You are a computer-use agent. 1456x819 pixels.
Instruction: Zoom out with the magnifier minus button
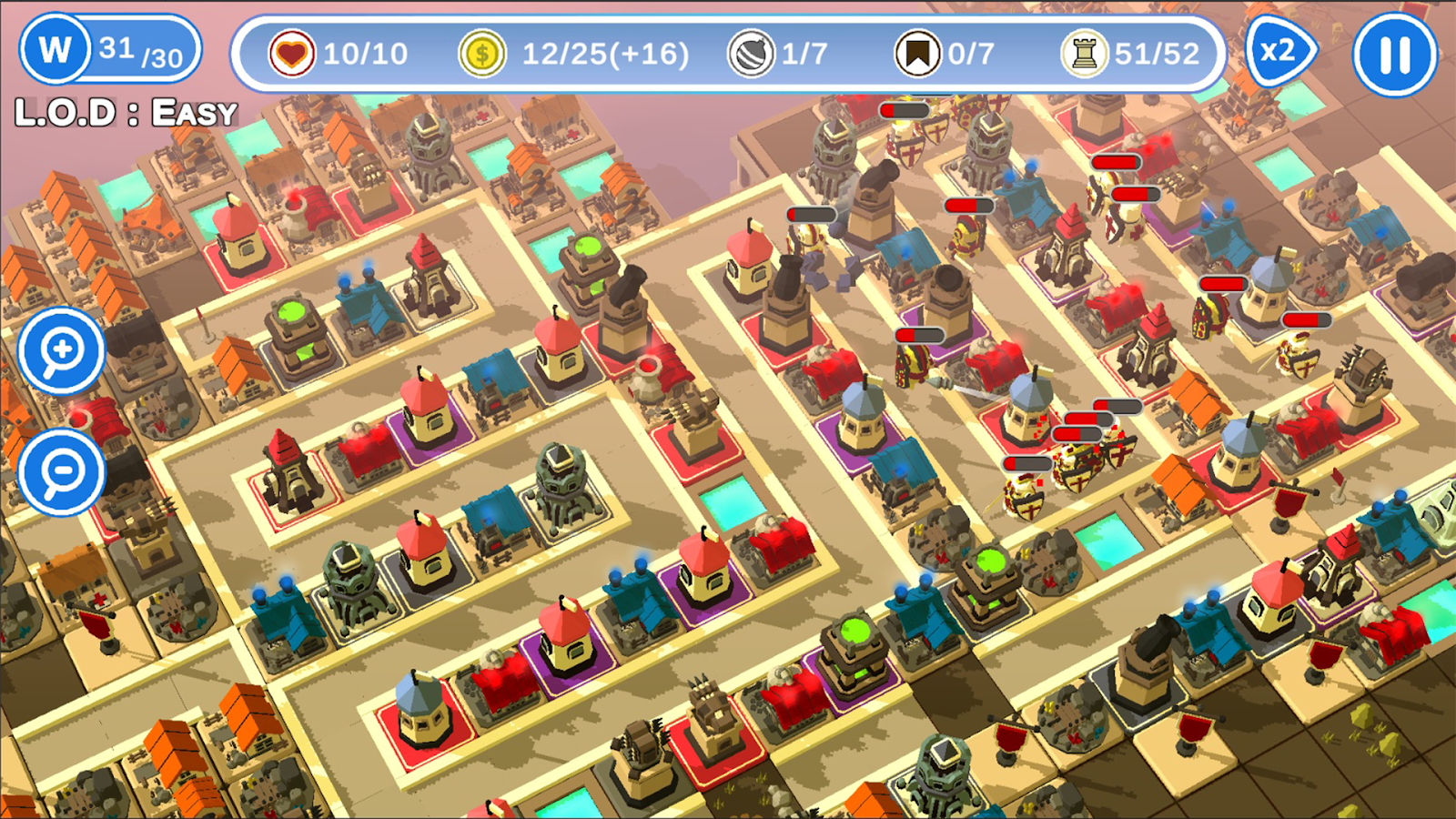pos(62,471)
